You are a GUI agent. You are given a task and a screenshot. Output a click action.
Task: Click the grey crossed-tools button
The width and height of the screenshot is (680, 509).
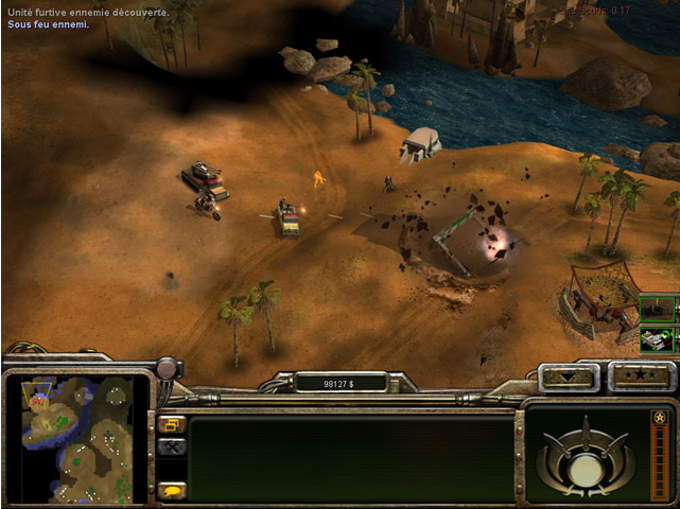pyautogui.click(x=170, y=447)
